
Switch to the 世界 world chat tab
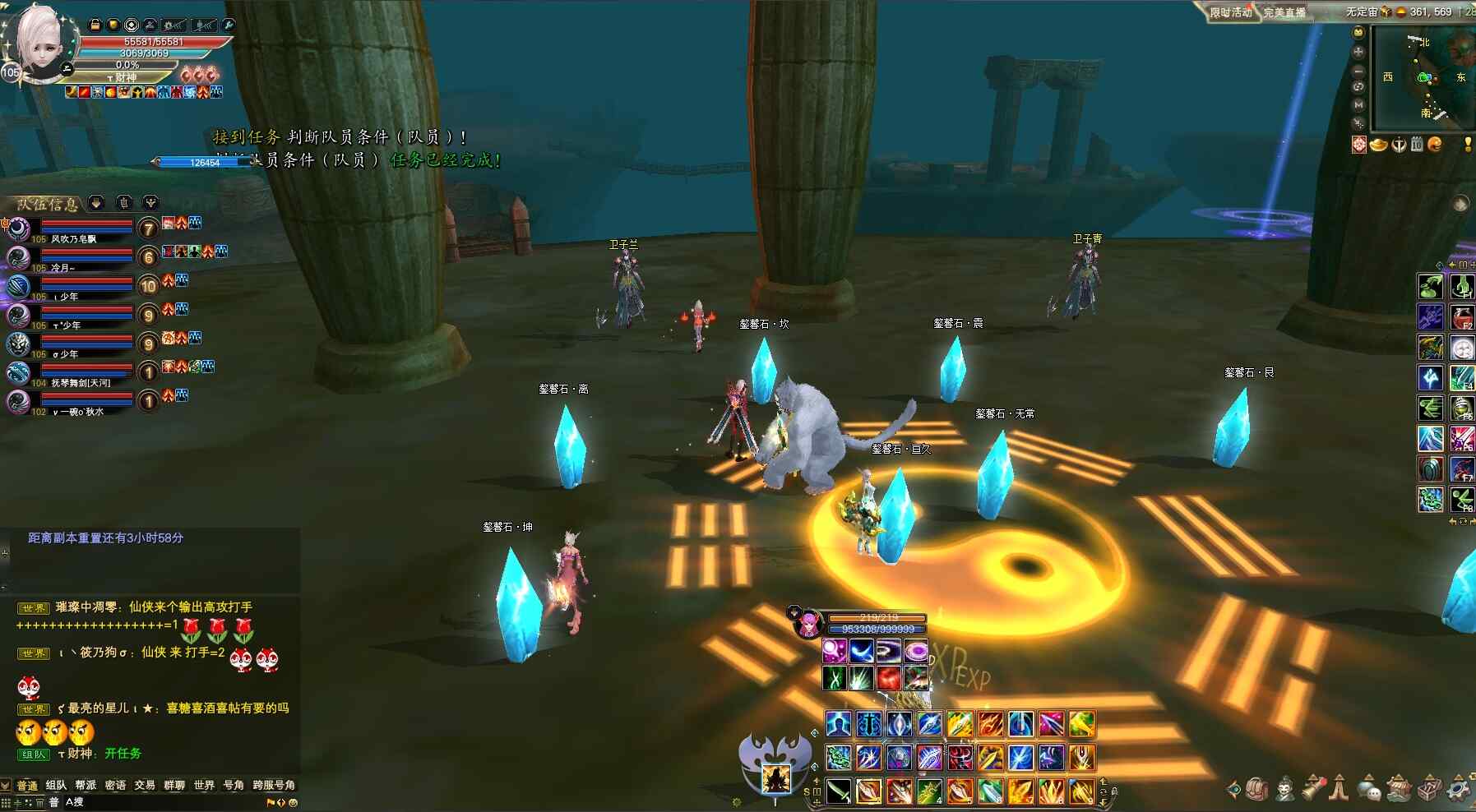coord(204,786)
